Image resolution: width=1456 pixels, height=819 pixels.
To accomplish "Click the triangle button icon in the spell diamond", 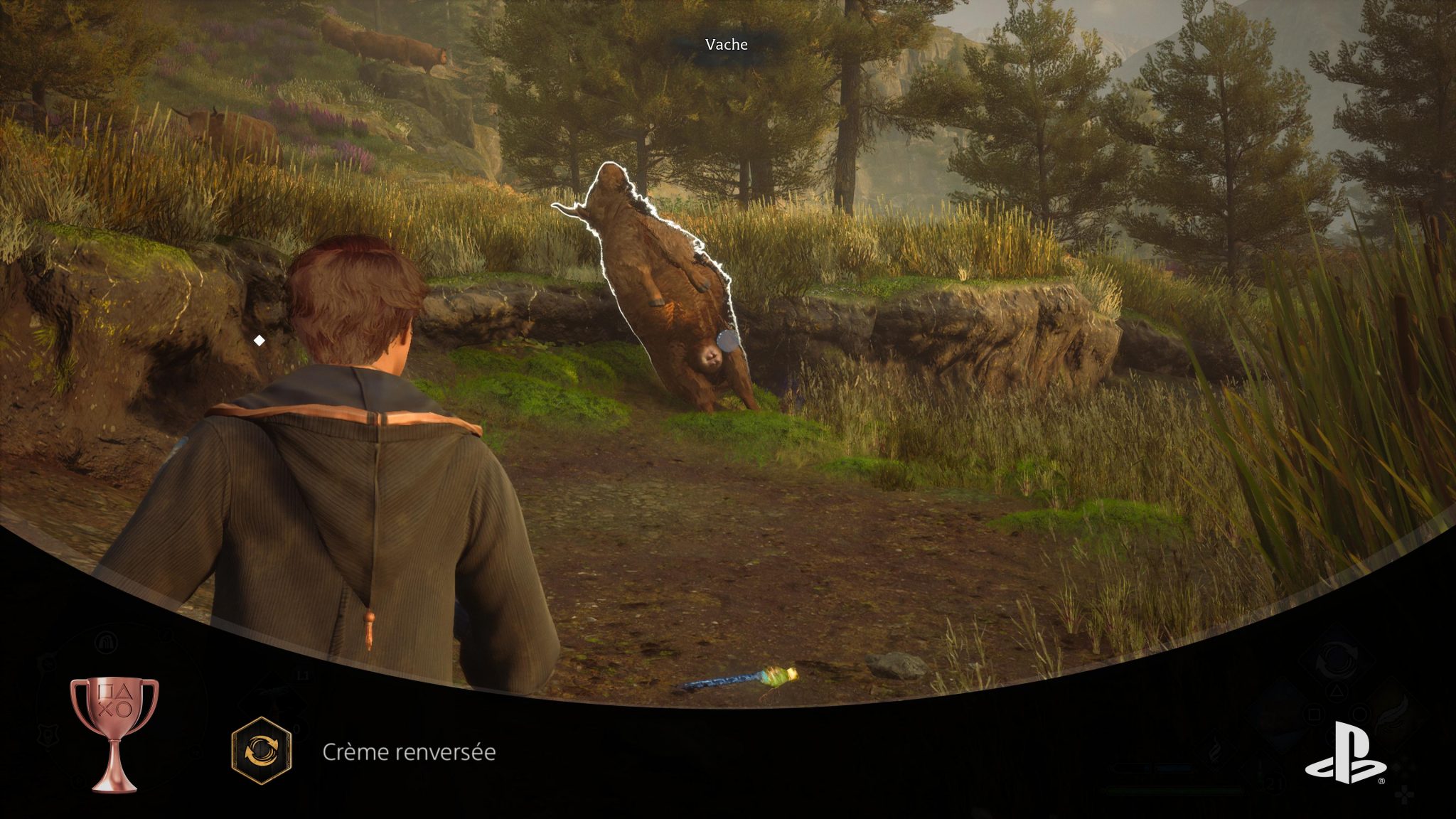I will (1337, 691).
